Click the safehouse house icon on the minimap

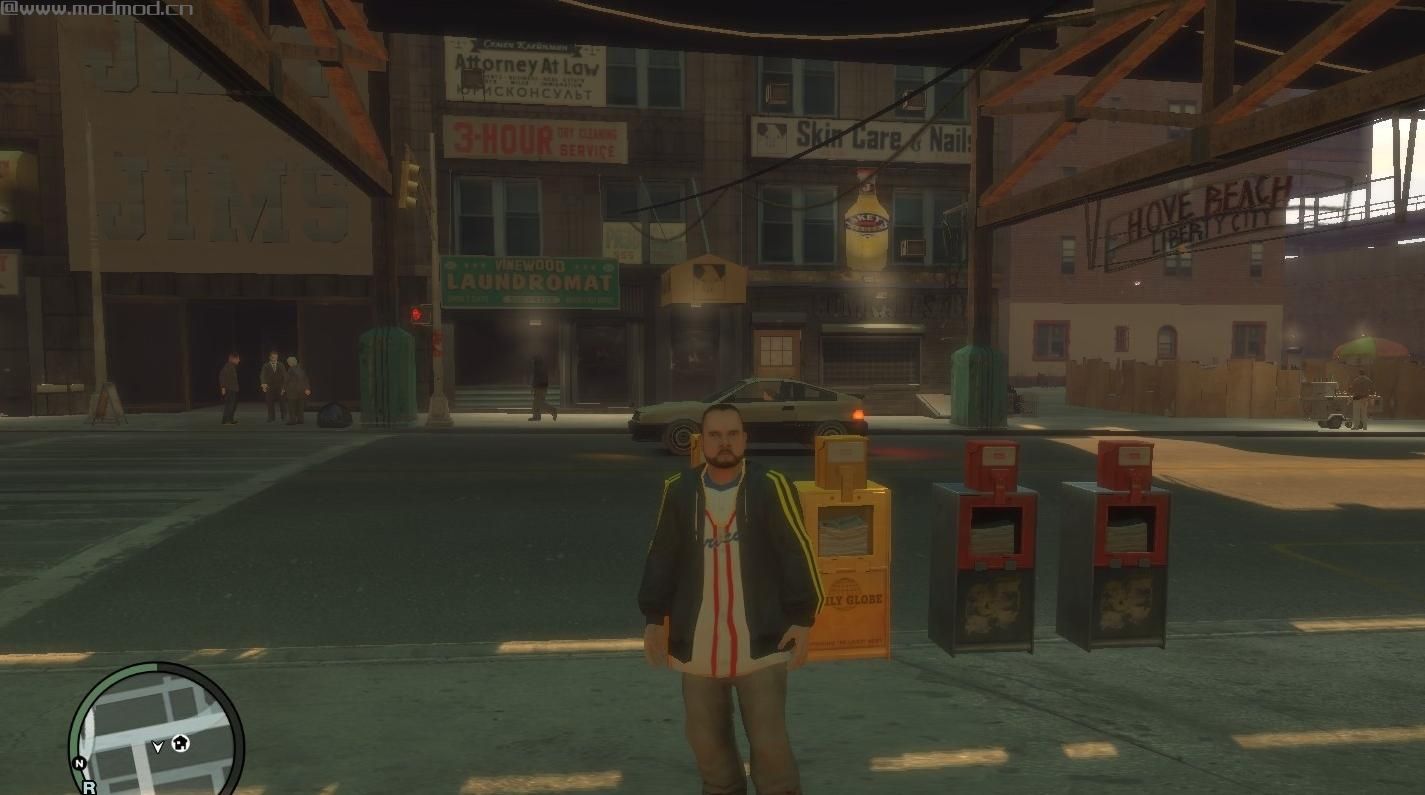[x=182, y=744]
